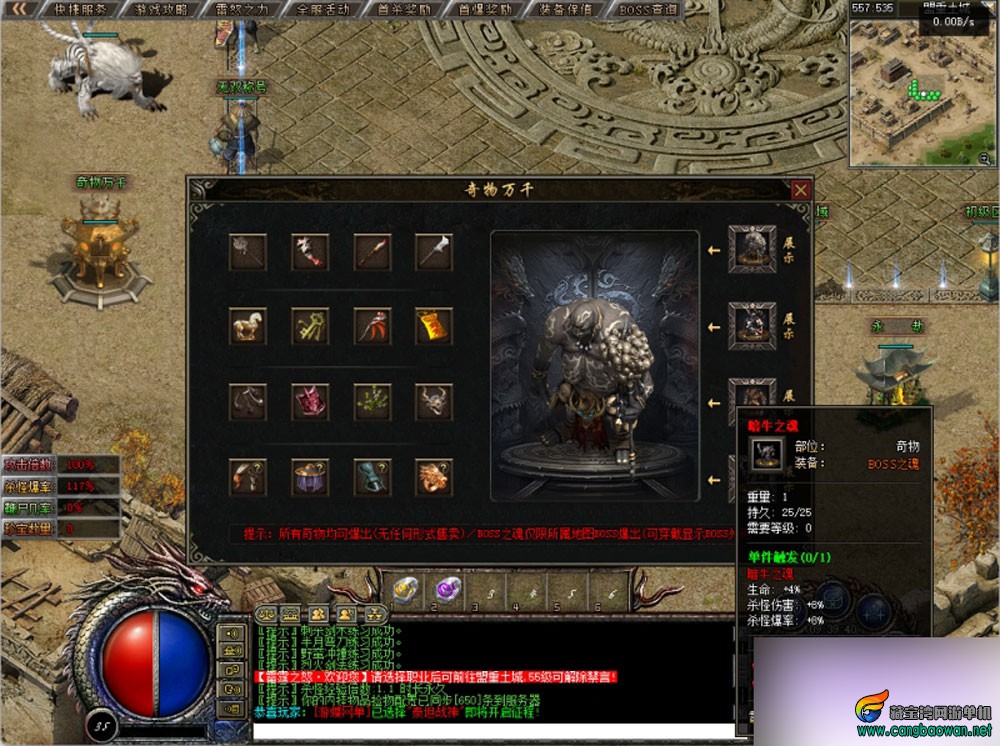Use the yellow stone in hotbar slot 1
This screenshot has height=746, width=1000.
[x=406, y=591]
